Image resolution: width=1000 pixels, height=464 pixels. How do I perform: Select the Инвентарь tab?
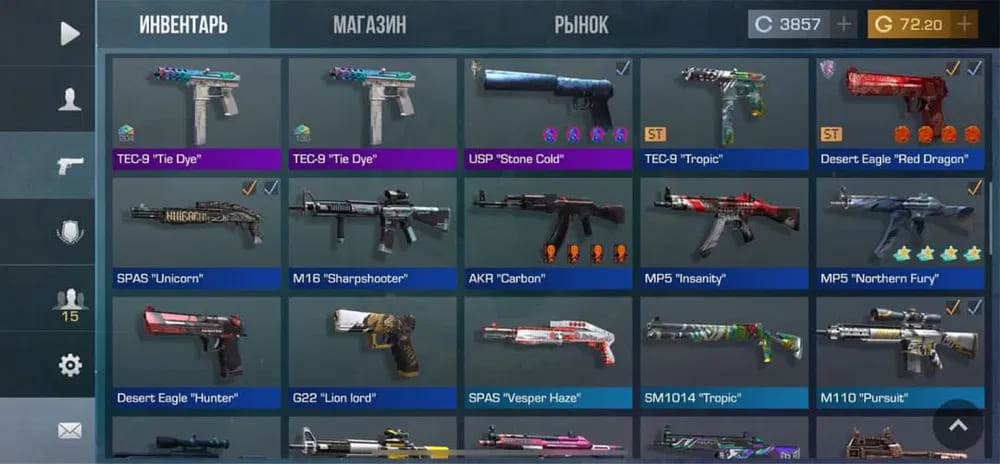[183, 24]
